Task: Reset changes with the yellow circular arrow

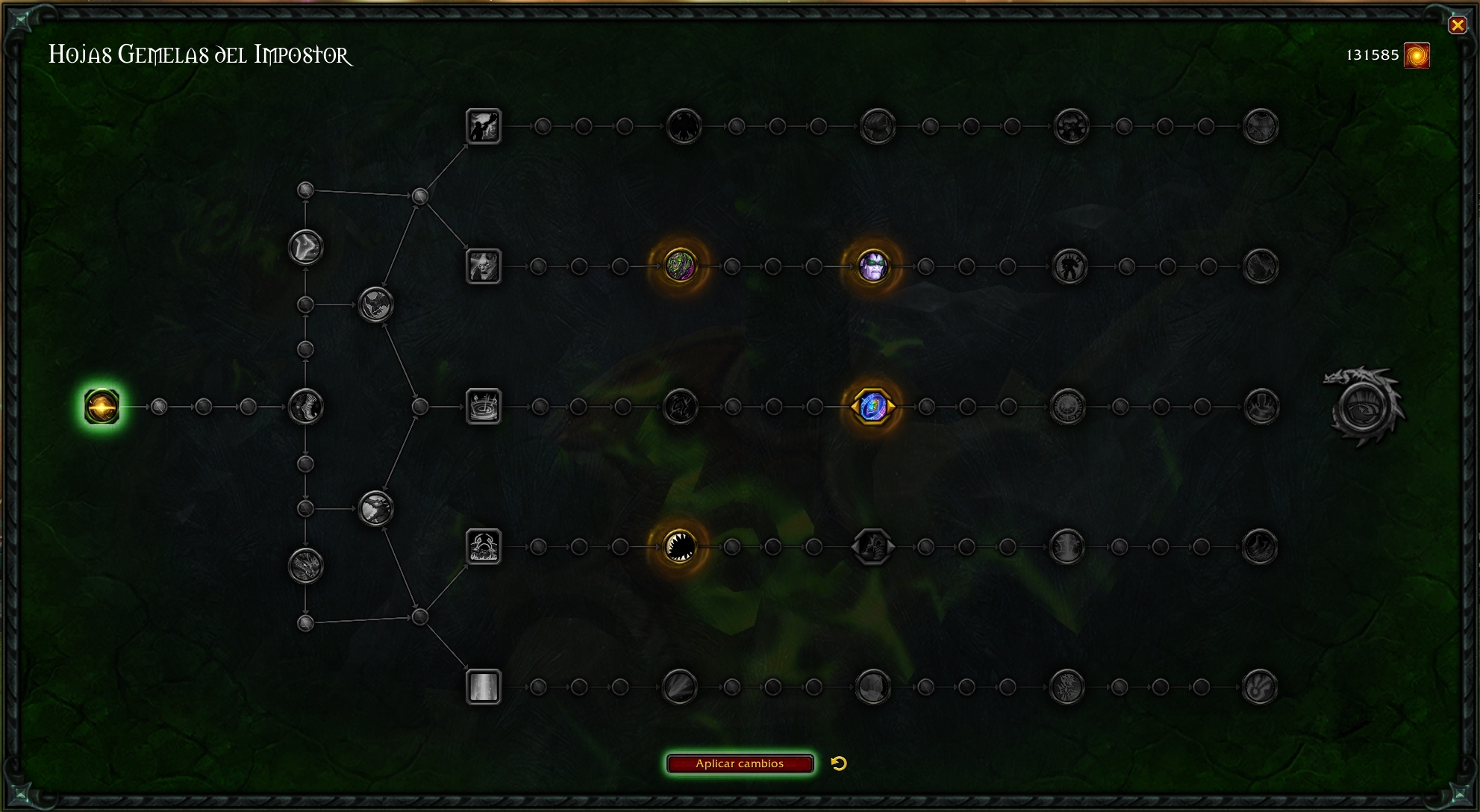Action: (839, 763)
